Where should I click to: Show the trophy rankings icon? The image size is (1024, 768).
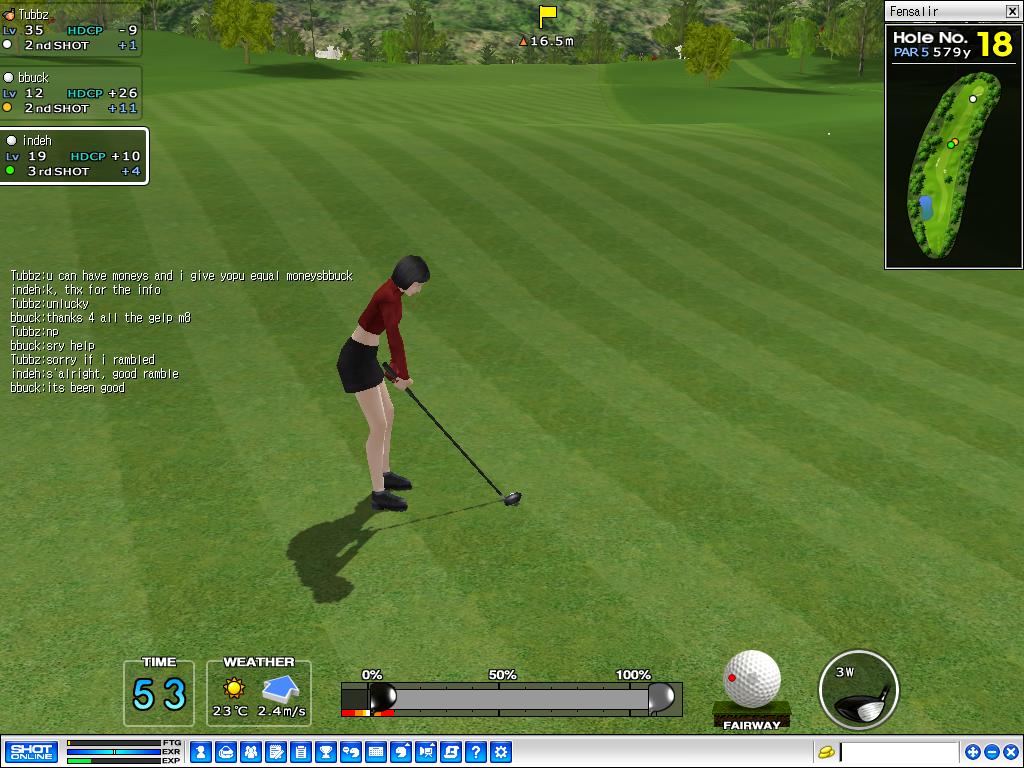click(326, 752)
